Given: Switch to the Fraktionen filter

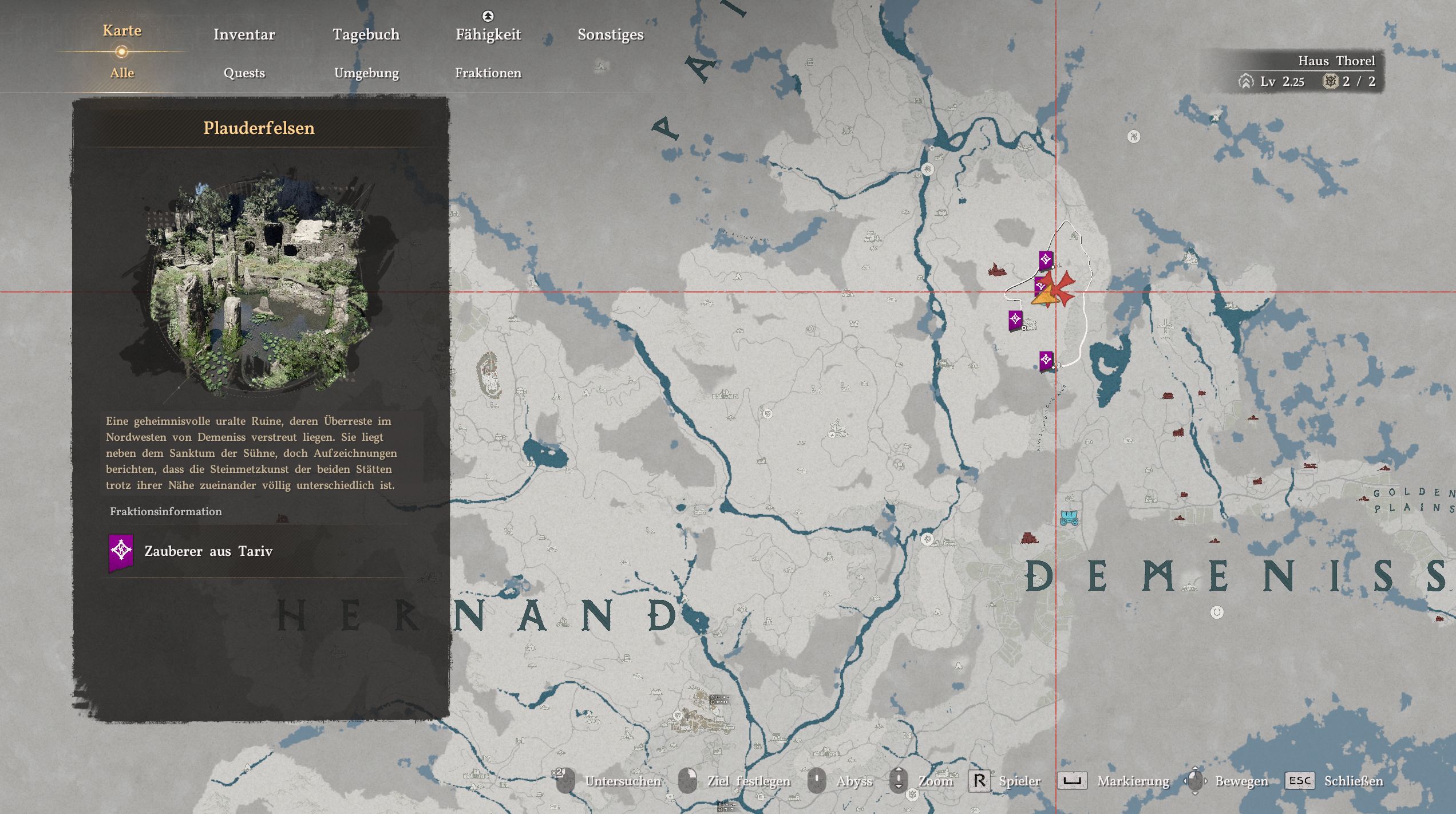Looking at the screenshot, I should tap(488, 73).
